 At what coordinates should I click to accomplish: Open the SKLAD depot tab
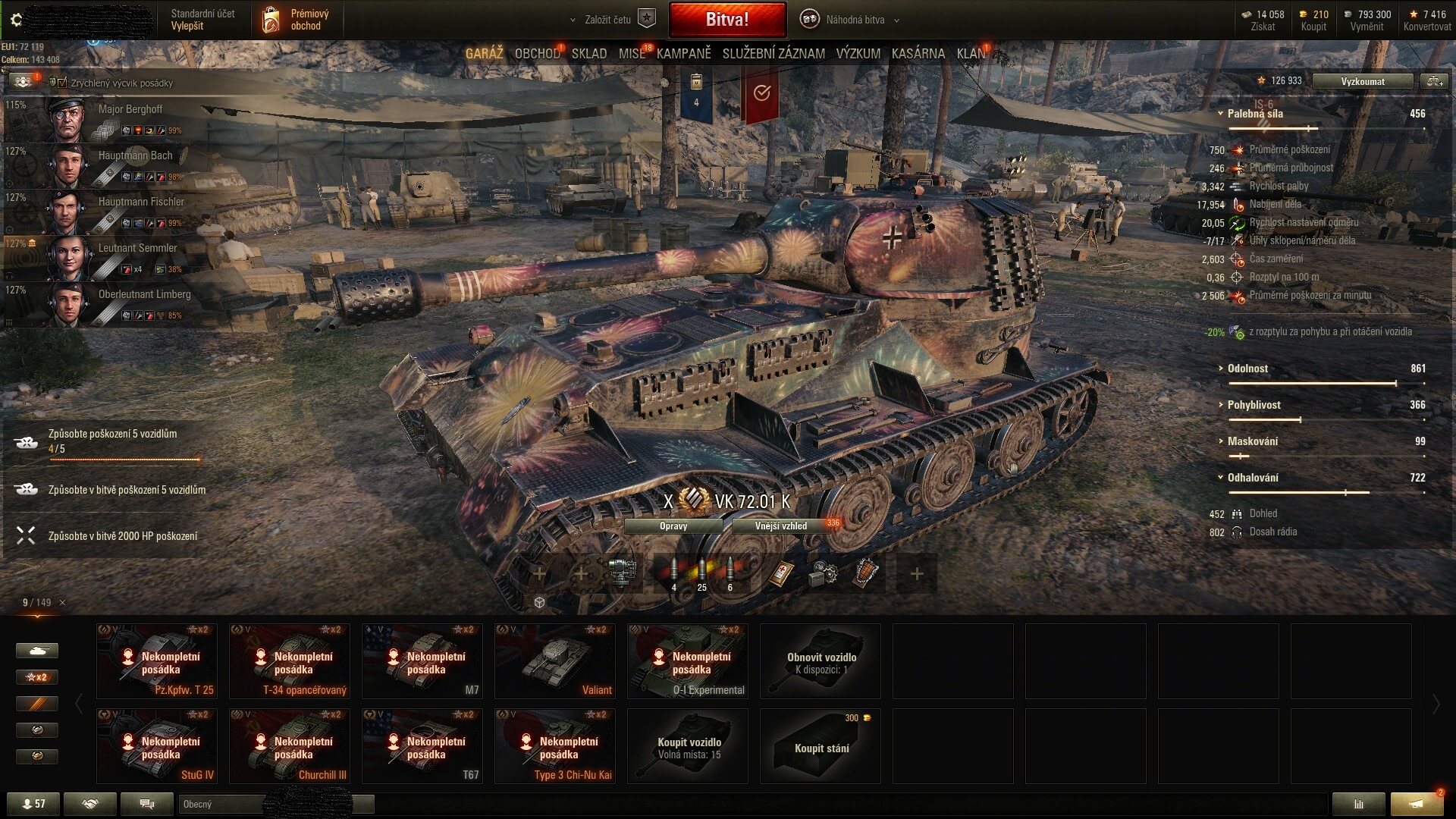coord(588,53)
